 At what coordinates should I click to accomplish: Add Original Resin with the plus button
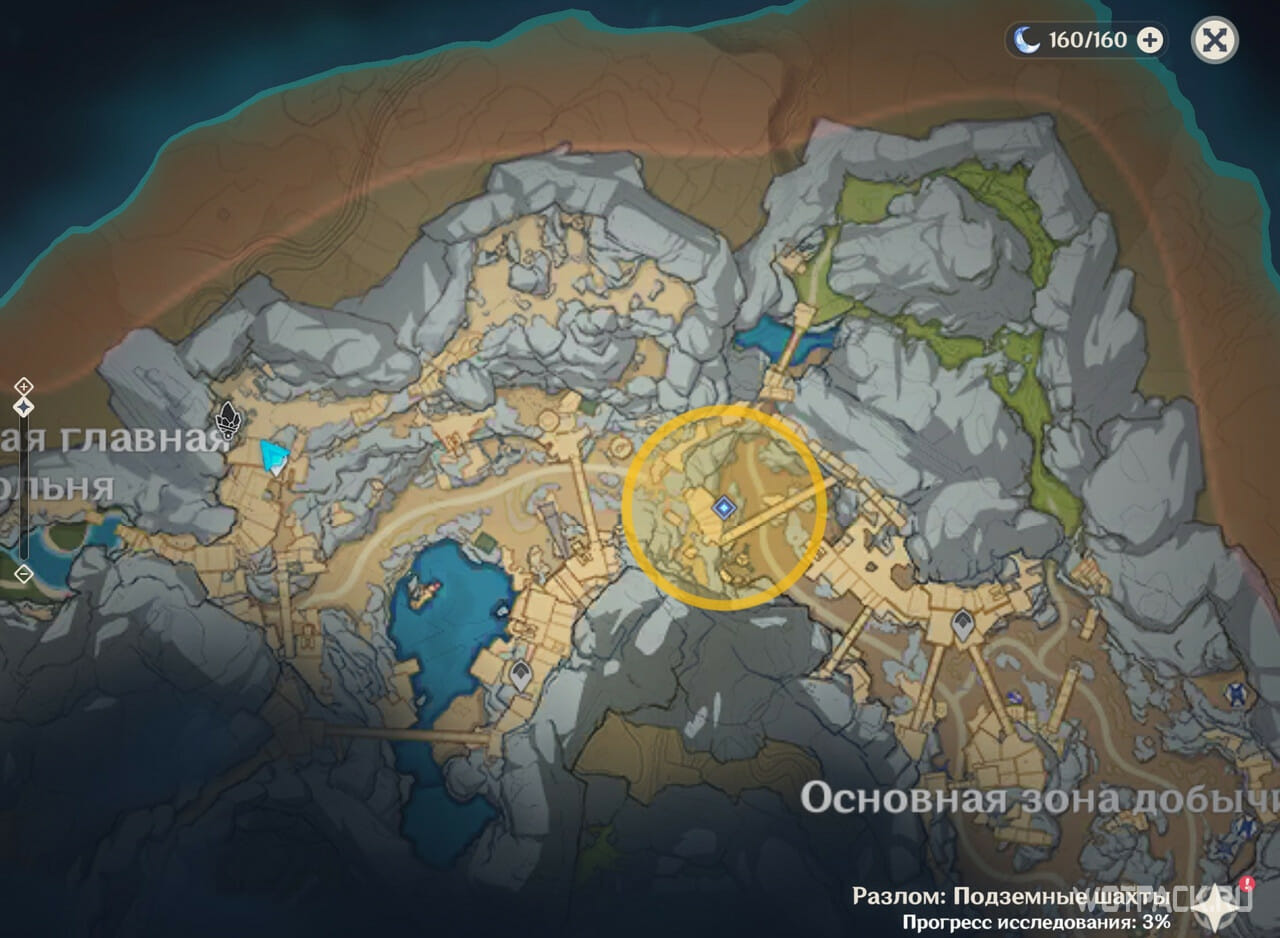[1151, 40]
